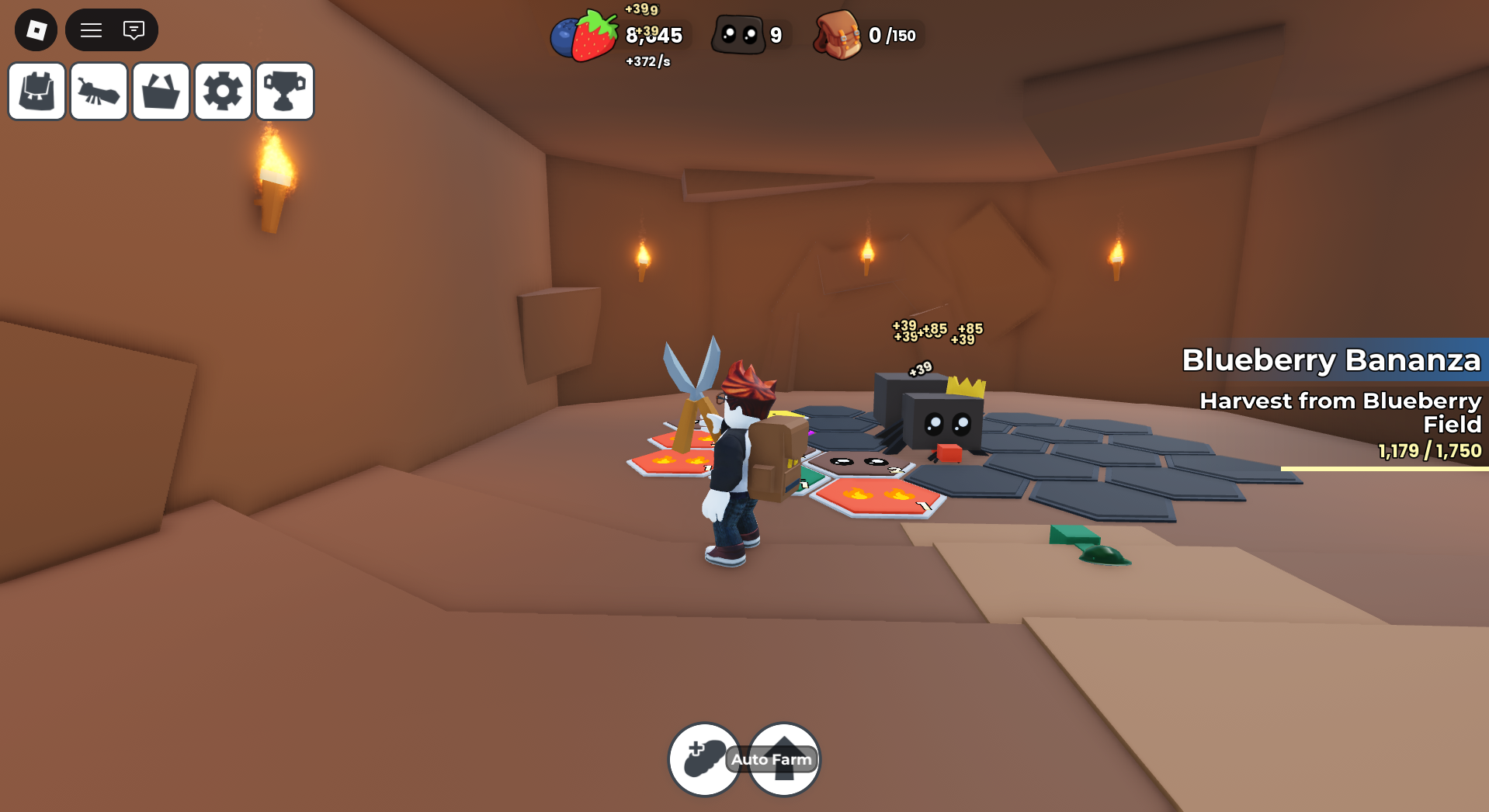View achievements via the trophy icon

click(284, 91)
